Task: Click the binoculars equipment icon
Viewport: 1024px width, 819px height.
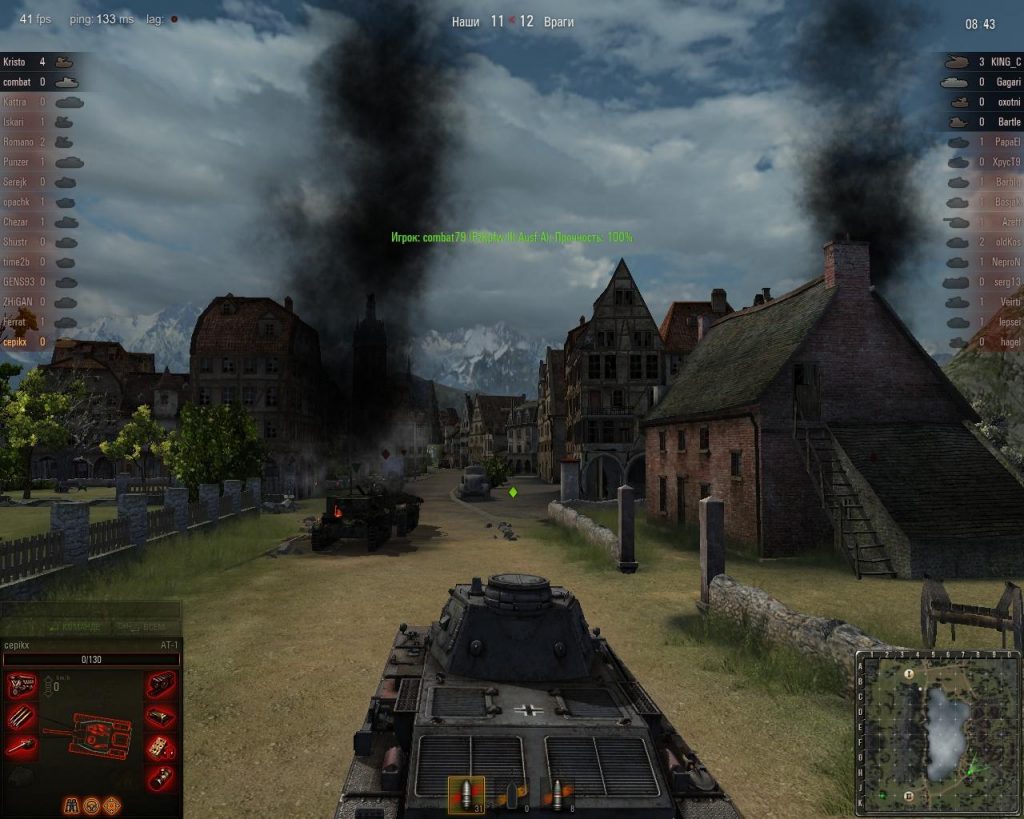Action: click(72, 804)
